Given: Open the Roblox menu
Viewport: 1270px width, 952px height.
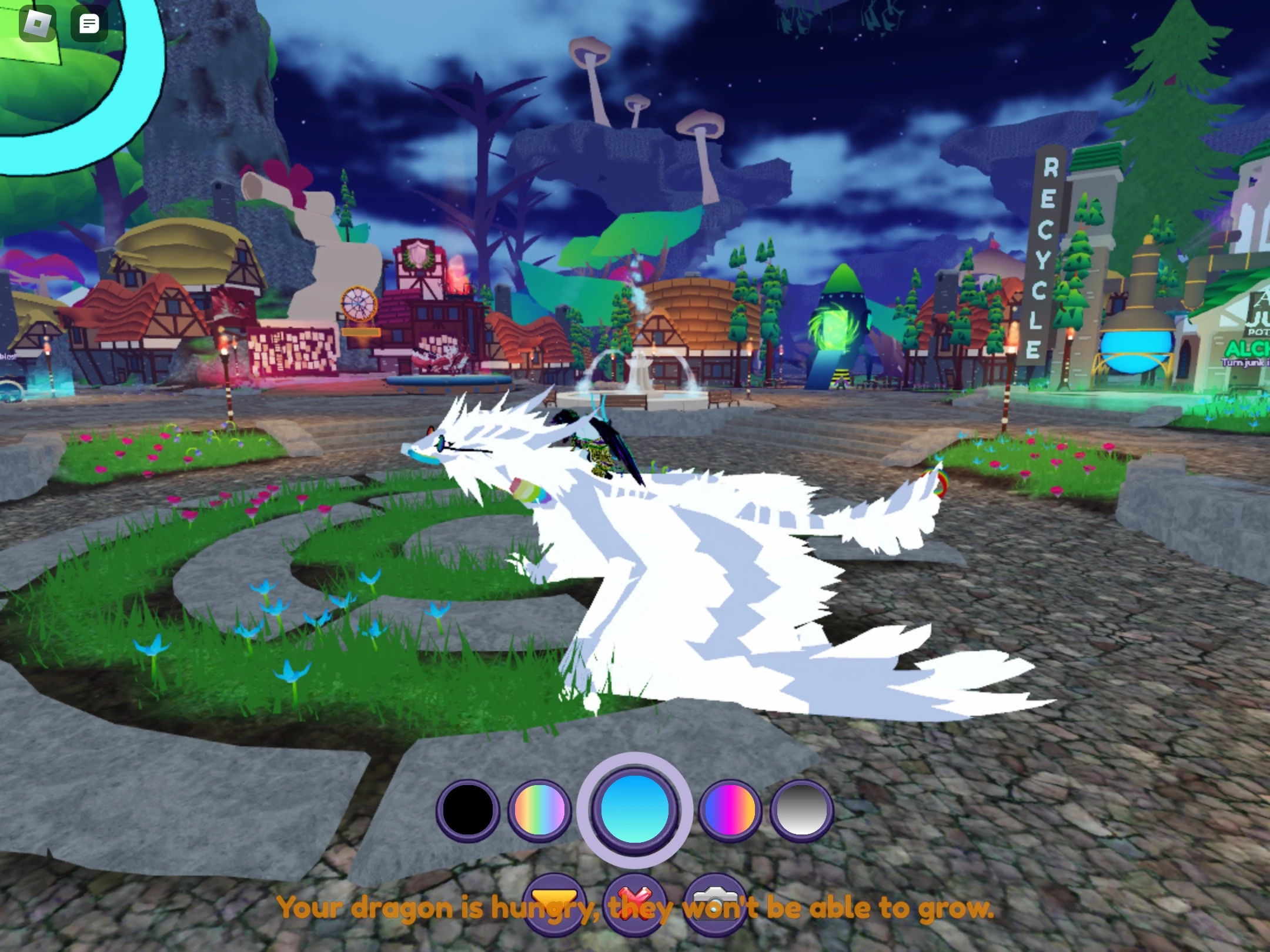Looking at the screenshot, I should point(38,22).
